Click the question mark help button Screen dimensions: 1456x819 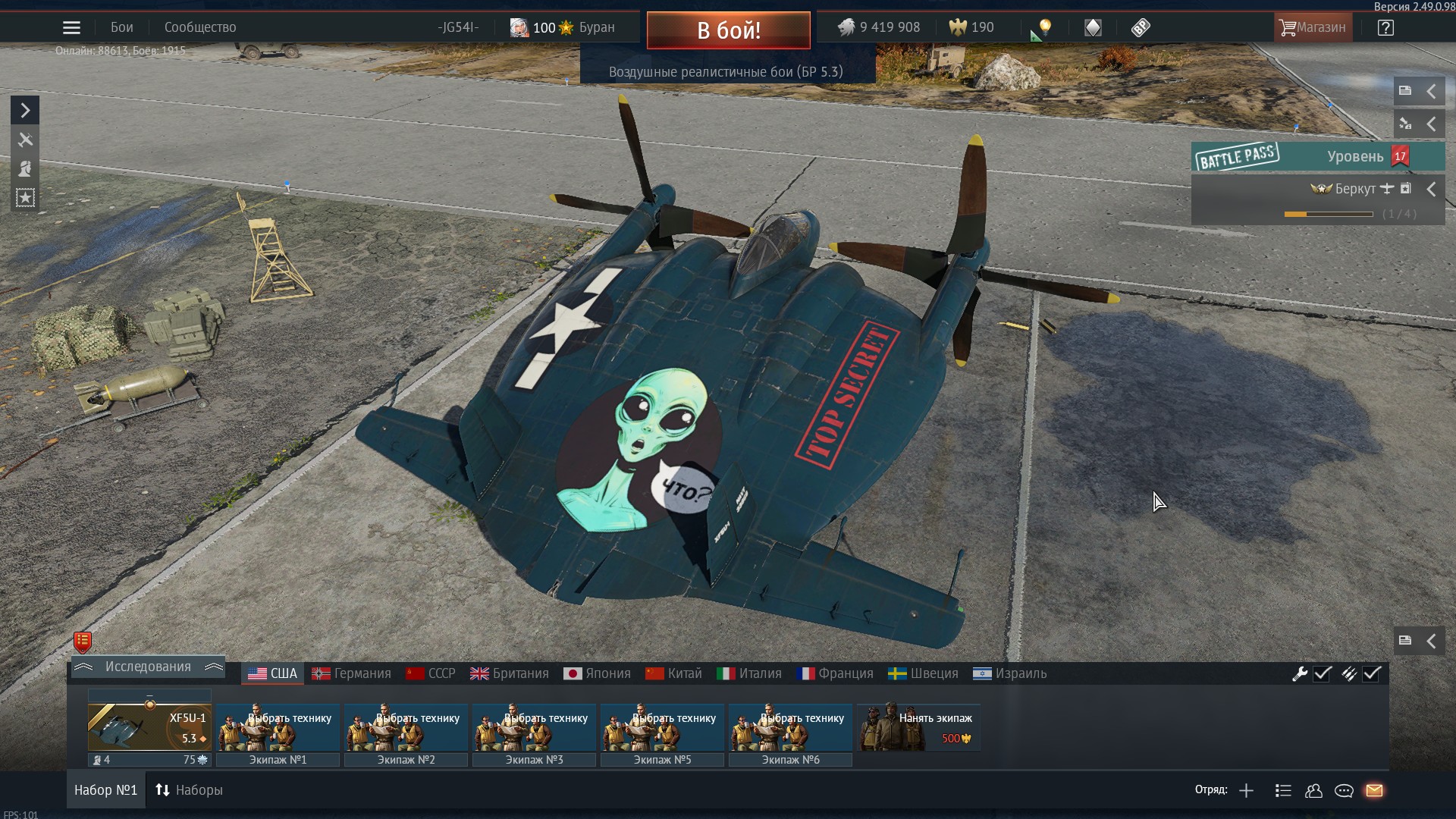1385,28
